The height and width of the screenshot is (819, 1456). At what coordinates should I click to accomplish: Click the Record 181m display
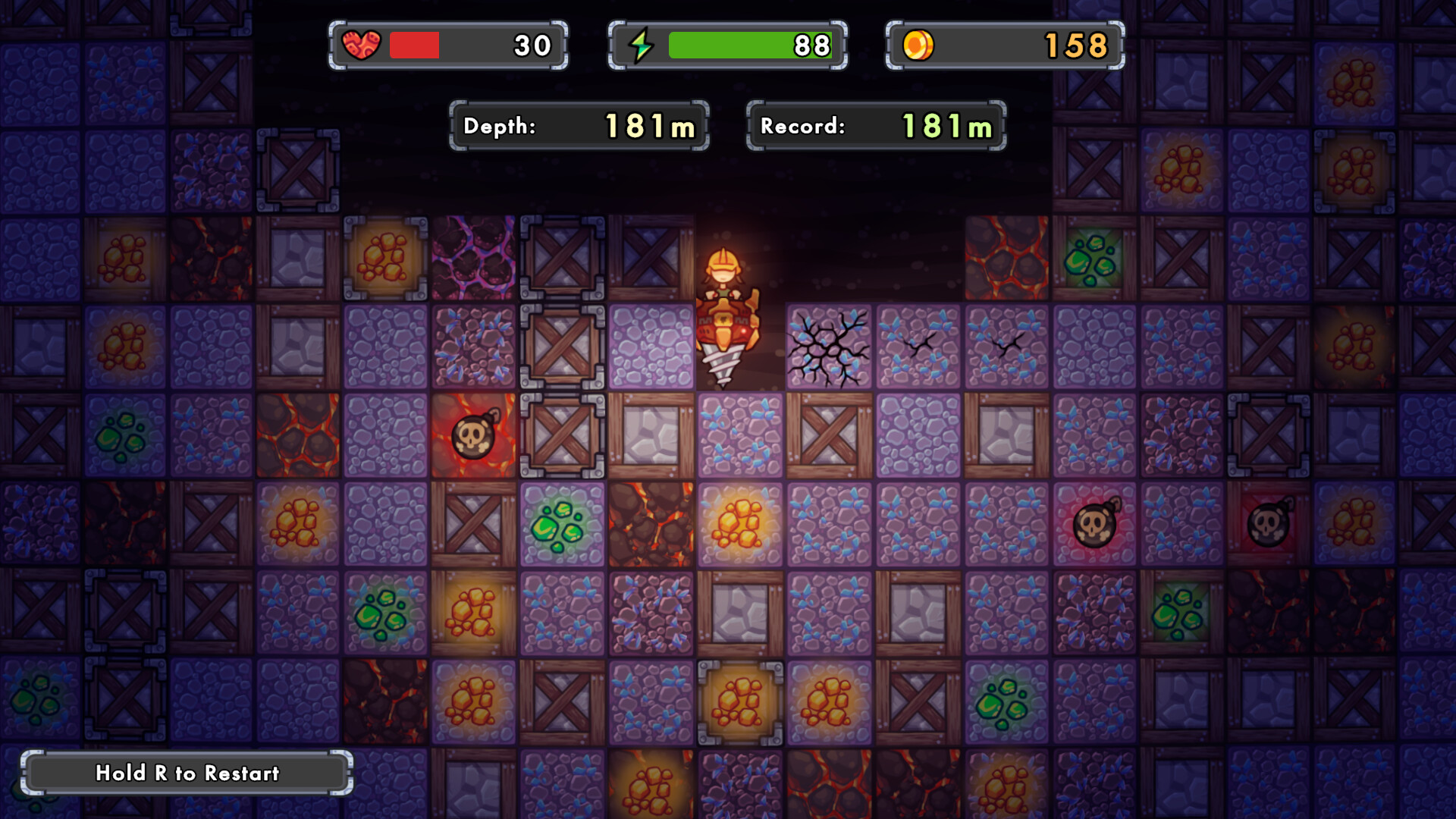(874, 126)
